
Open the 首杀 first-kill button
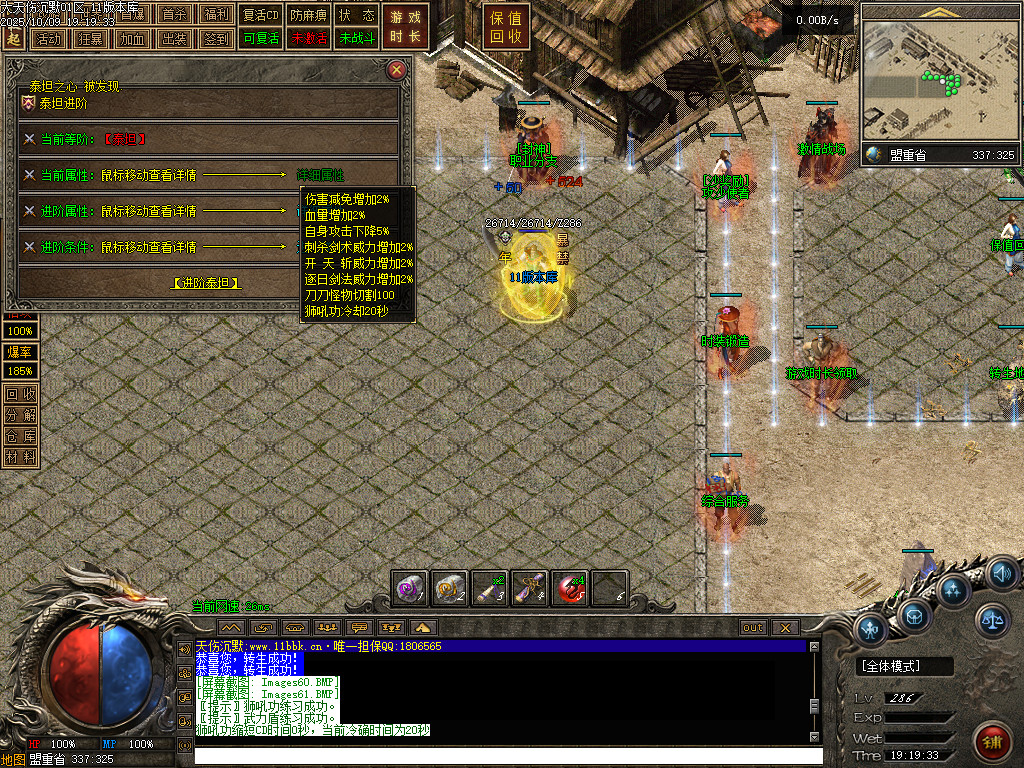174,15
